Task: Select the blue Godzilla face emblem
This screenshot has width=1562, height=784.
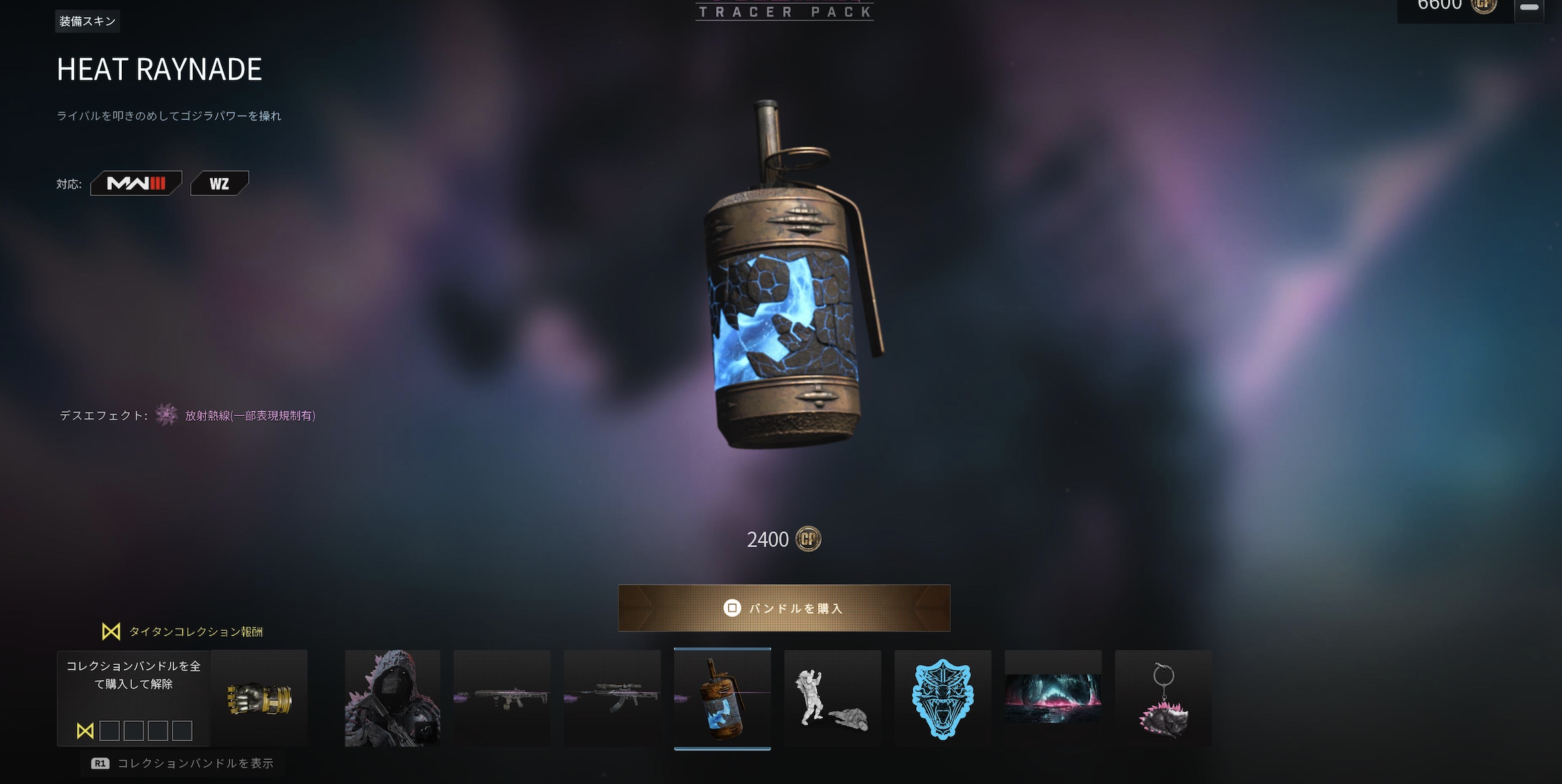Action: tap(942, 698)
